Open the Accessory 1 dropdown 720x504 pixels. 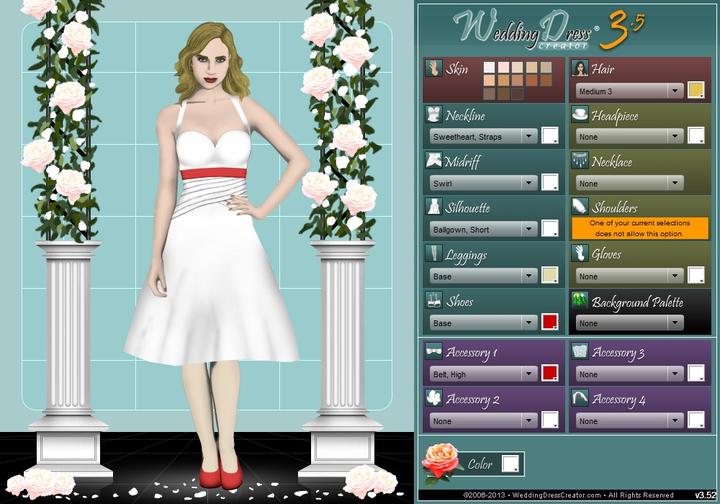tap(482, 373)
